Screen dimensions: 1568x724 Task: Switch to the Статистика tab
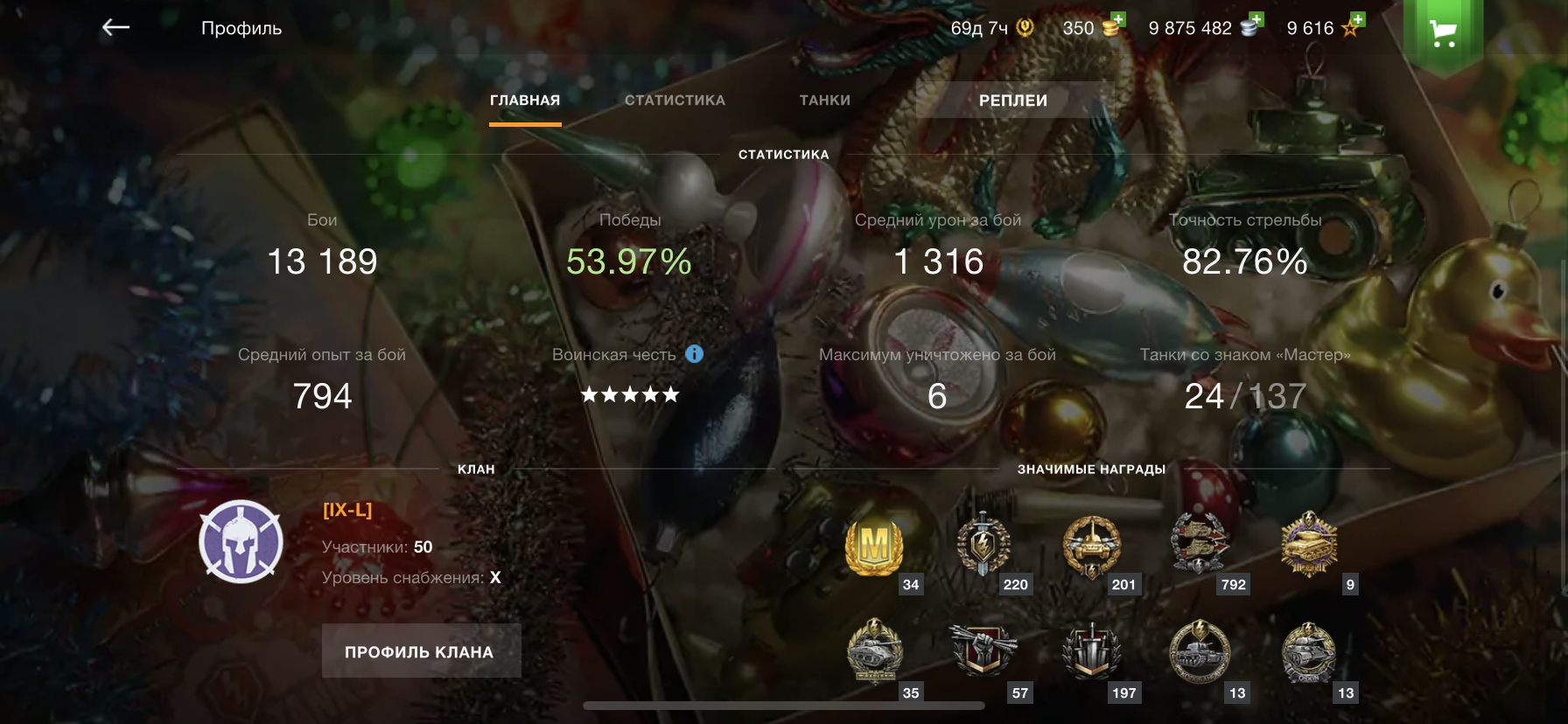(x=675, y=101)
